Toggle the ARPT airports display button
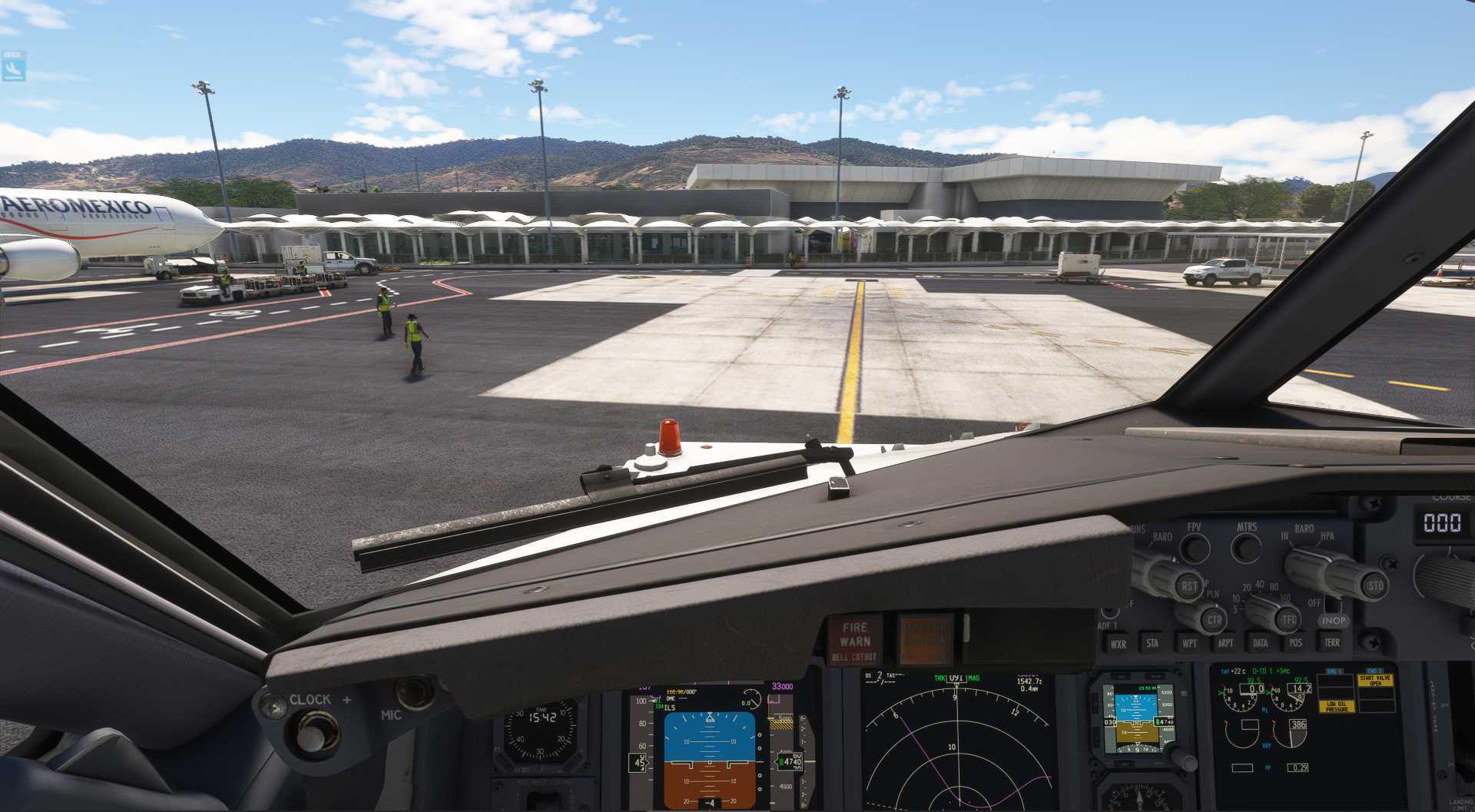Viewport: 1475px width, 812px height. click(x=1225, y=644)
